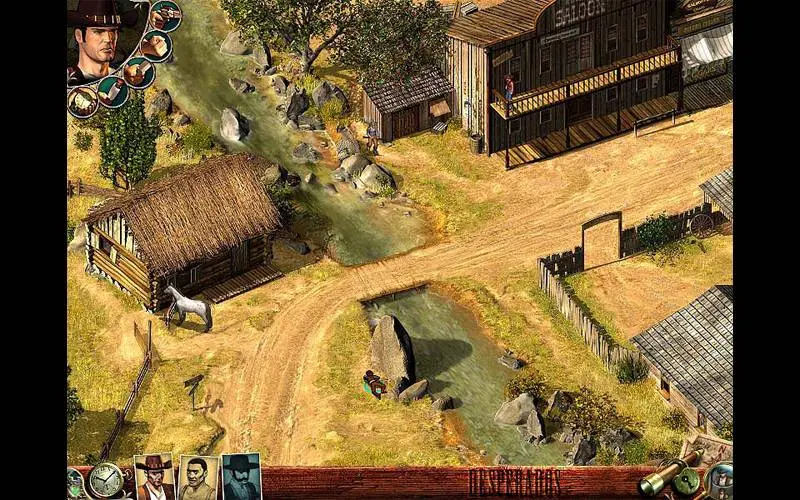Activate the revolver action icon
The height and width of the screenshot is (500, 800).
[165, 16]
